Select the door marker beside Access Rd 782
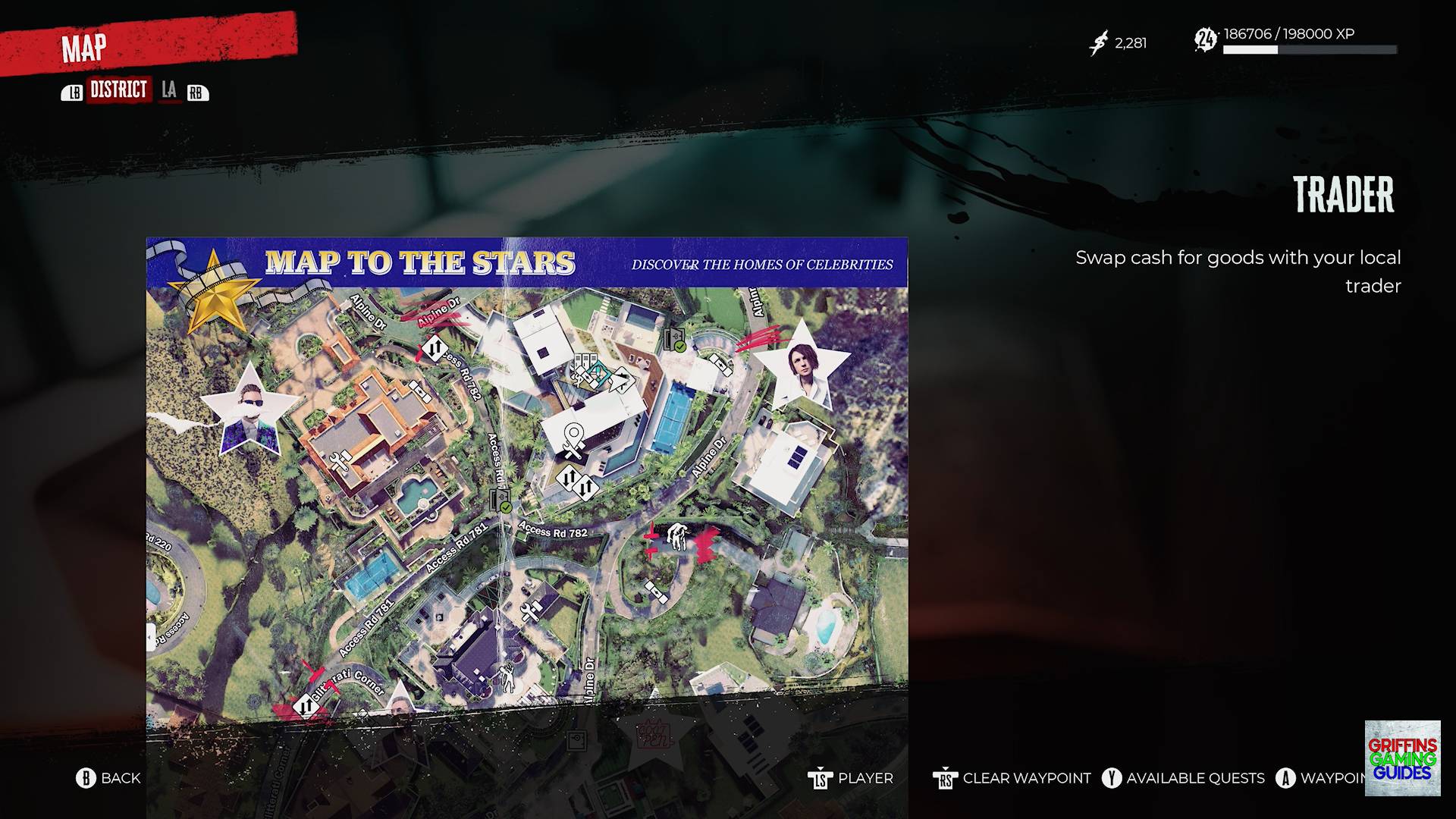The width and height of the screenshot is (1456, 819). (500, 500)
